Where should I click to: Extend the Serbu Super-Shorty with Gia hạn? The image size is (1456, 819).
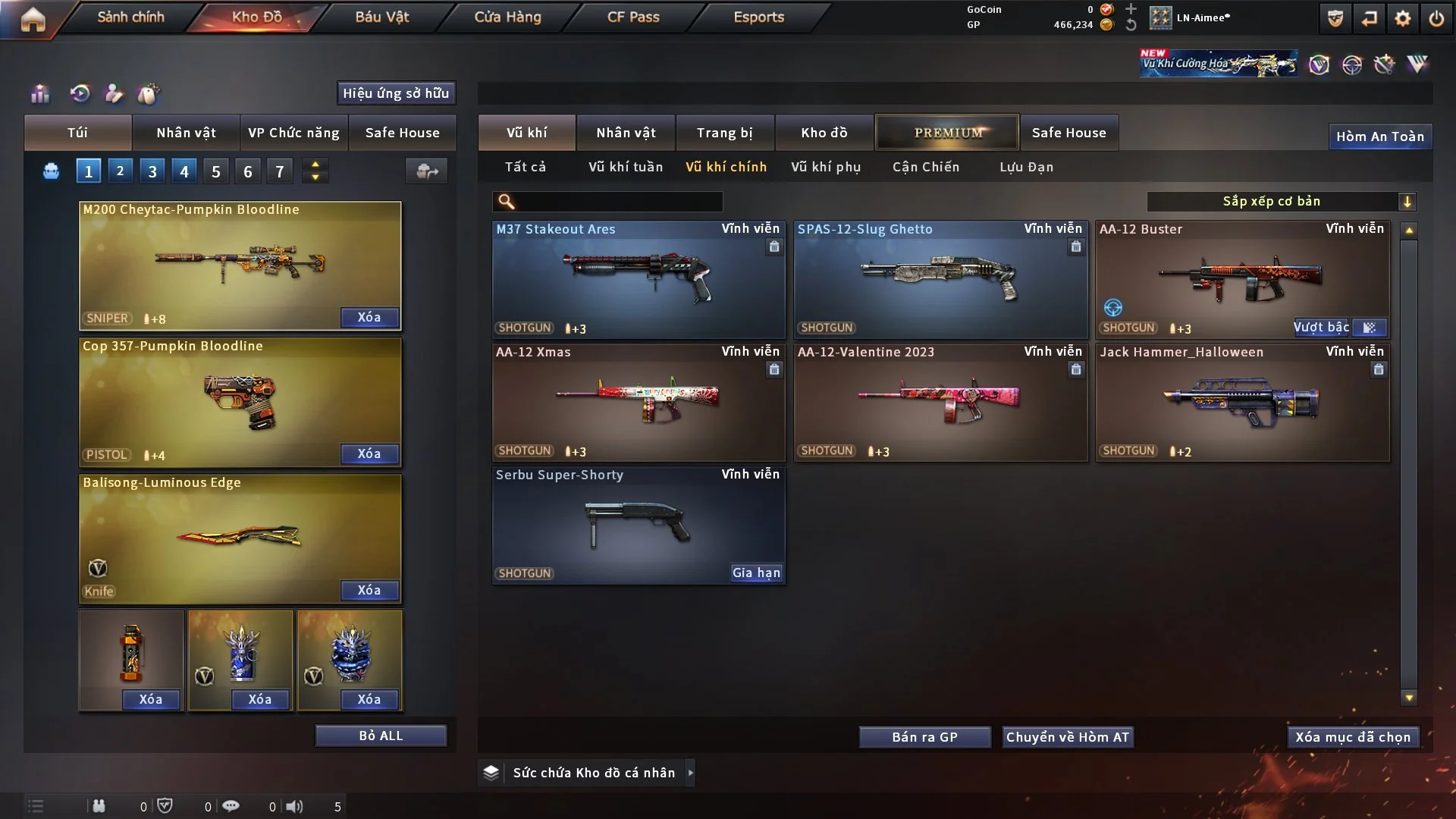point(756,573)
